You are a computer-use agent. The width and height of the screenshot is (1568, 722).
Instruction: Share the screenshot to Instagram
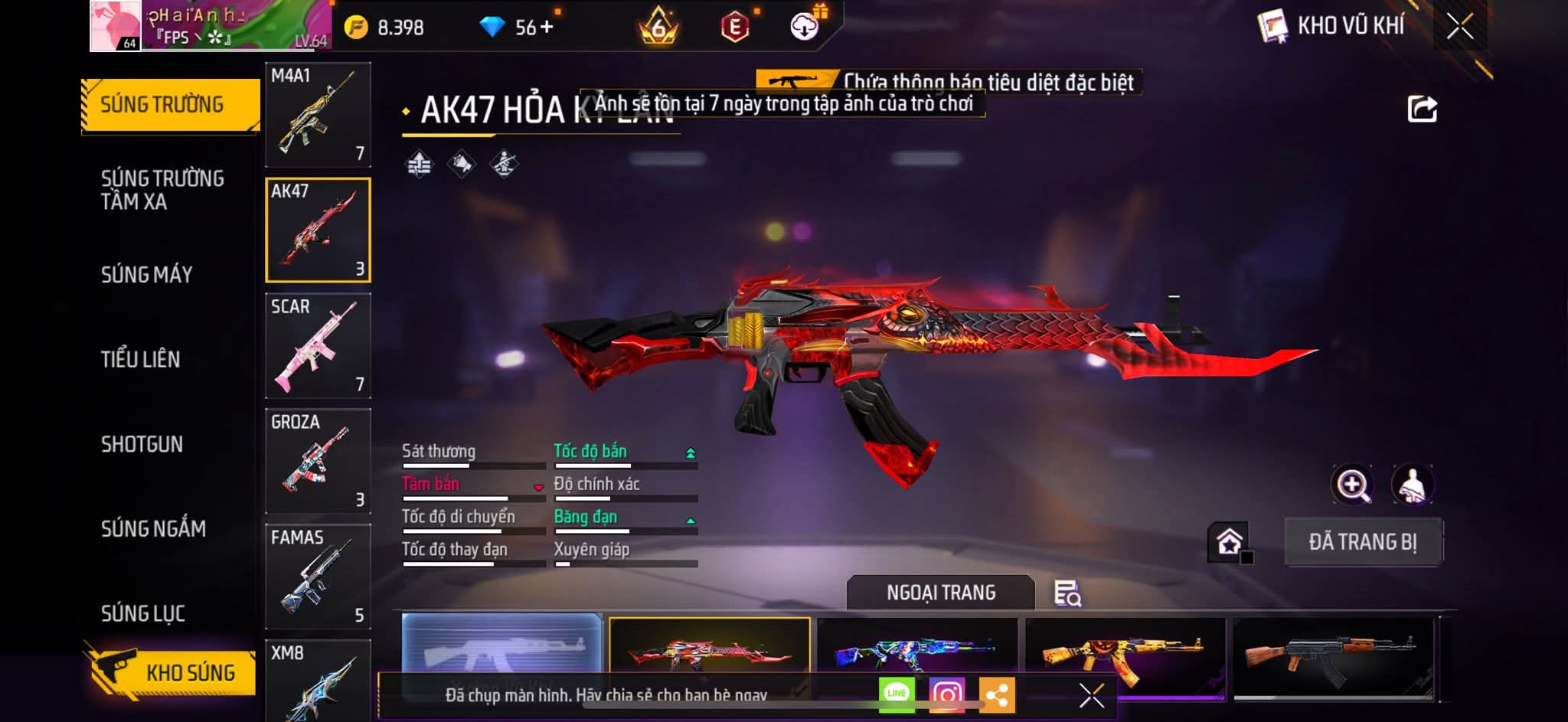(x=947, y=694)
